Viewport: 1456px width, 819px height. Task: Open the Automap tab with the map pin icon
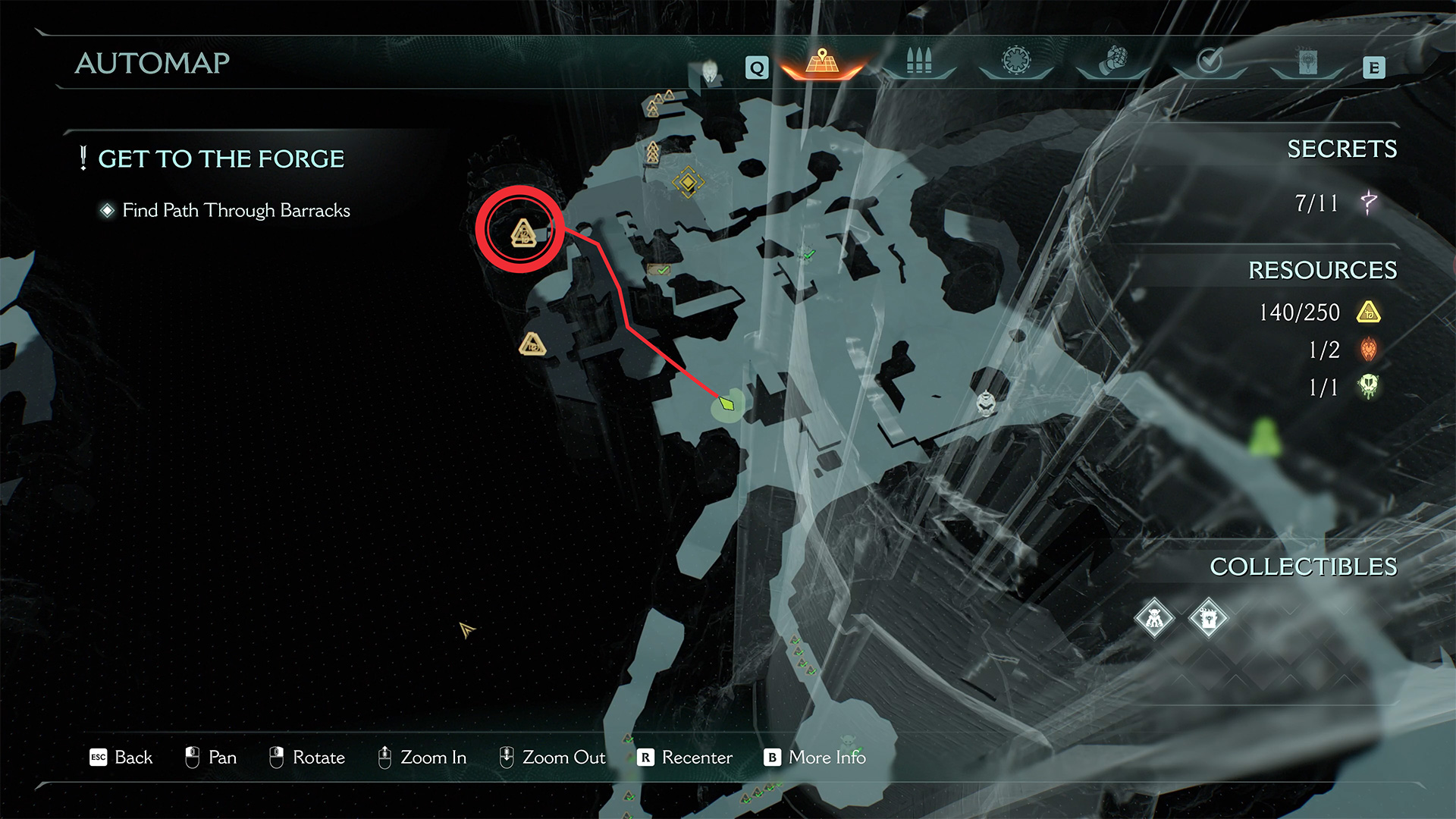(822, 63)
